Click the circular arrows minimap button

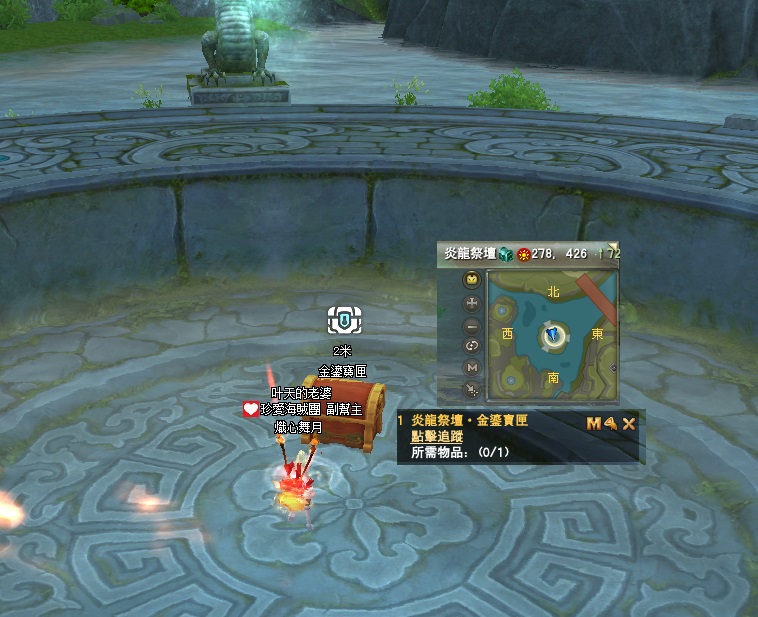coord(472,346)
